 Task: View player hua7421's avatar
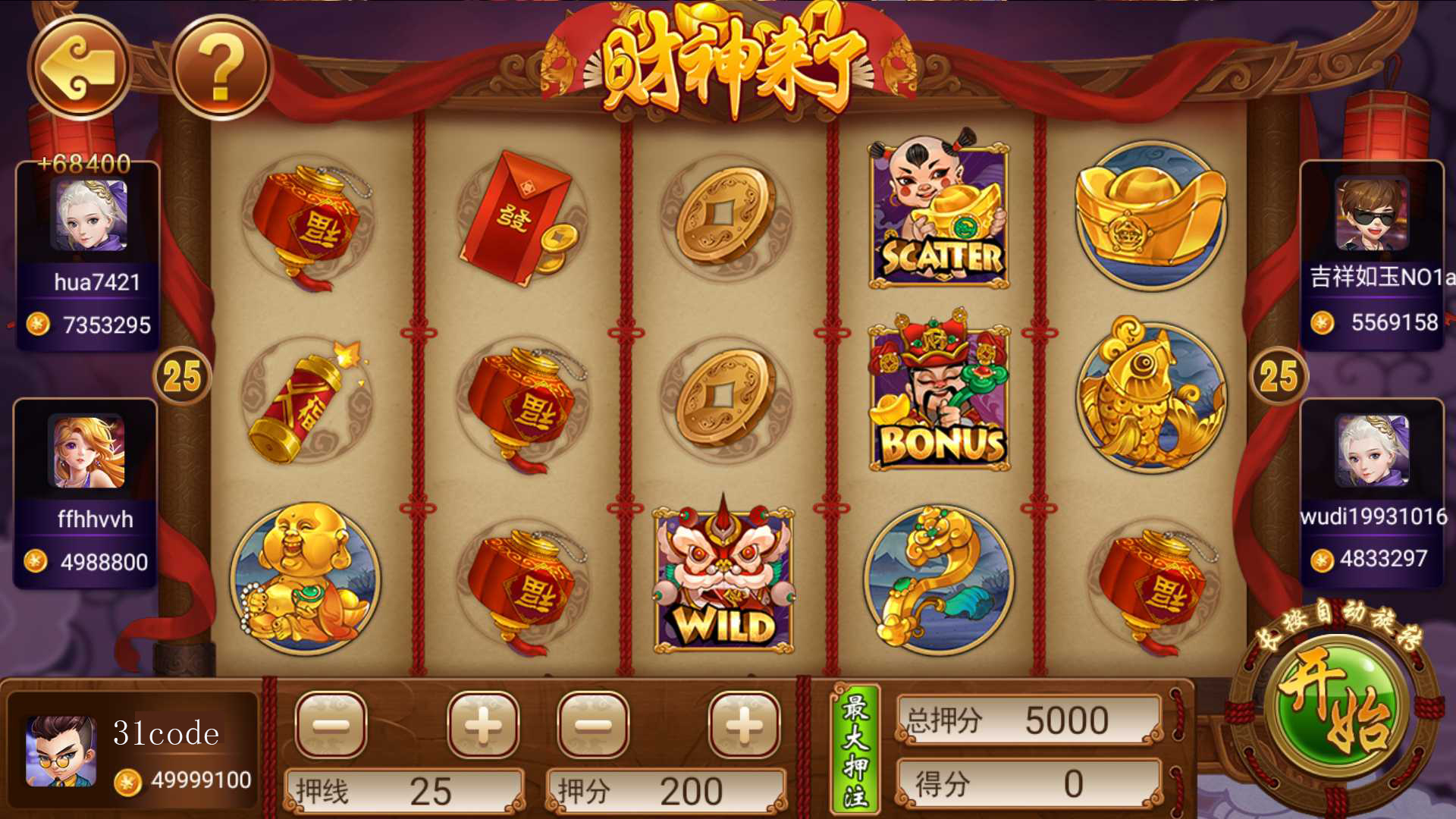(89, 215)
